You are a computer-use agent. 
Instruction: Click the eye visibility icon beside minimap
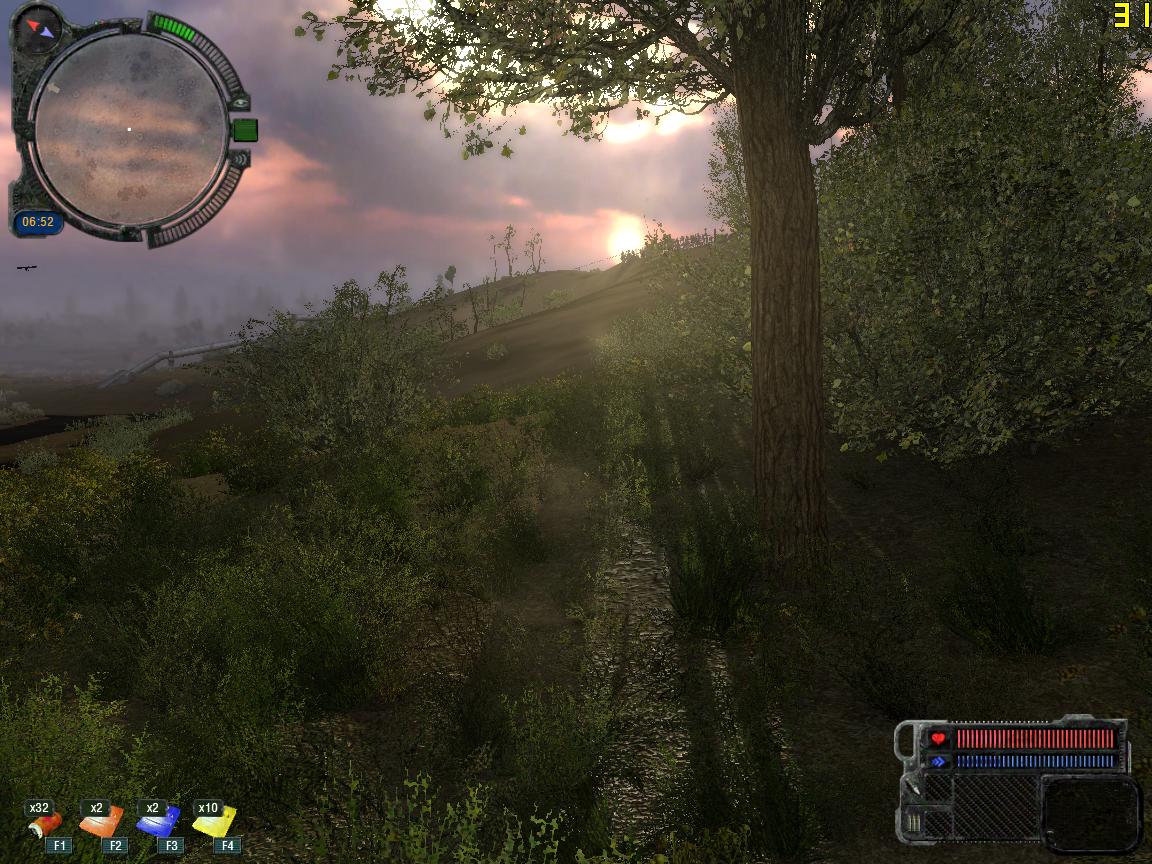pyautogui.click(x=240, y=103)
